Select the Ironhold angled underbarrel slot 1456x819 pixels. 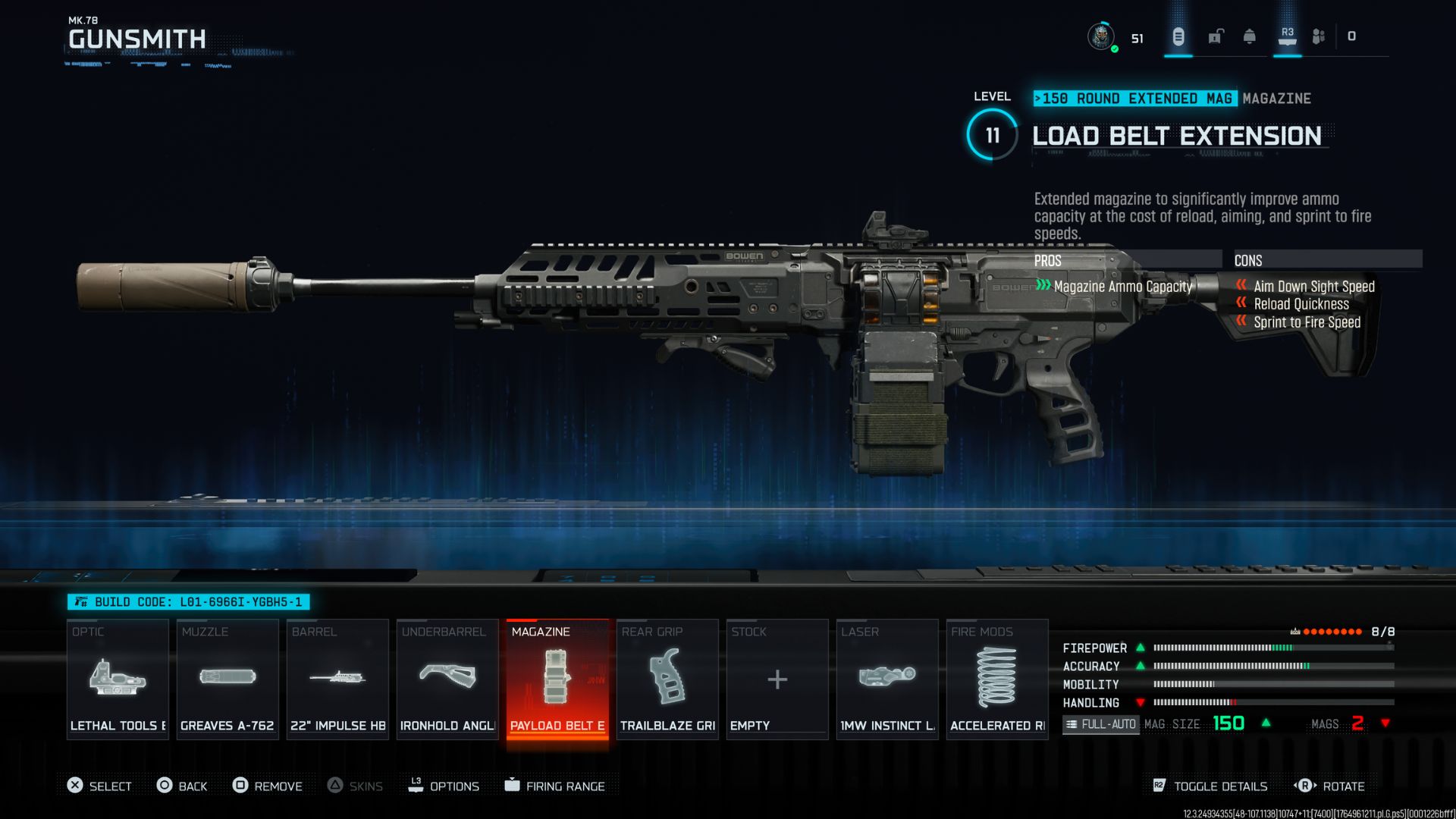447,679
